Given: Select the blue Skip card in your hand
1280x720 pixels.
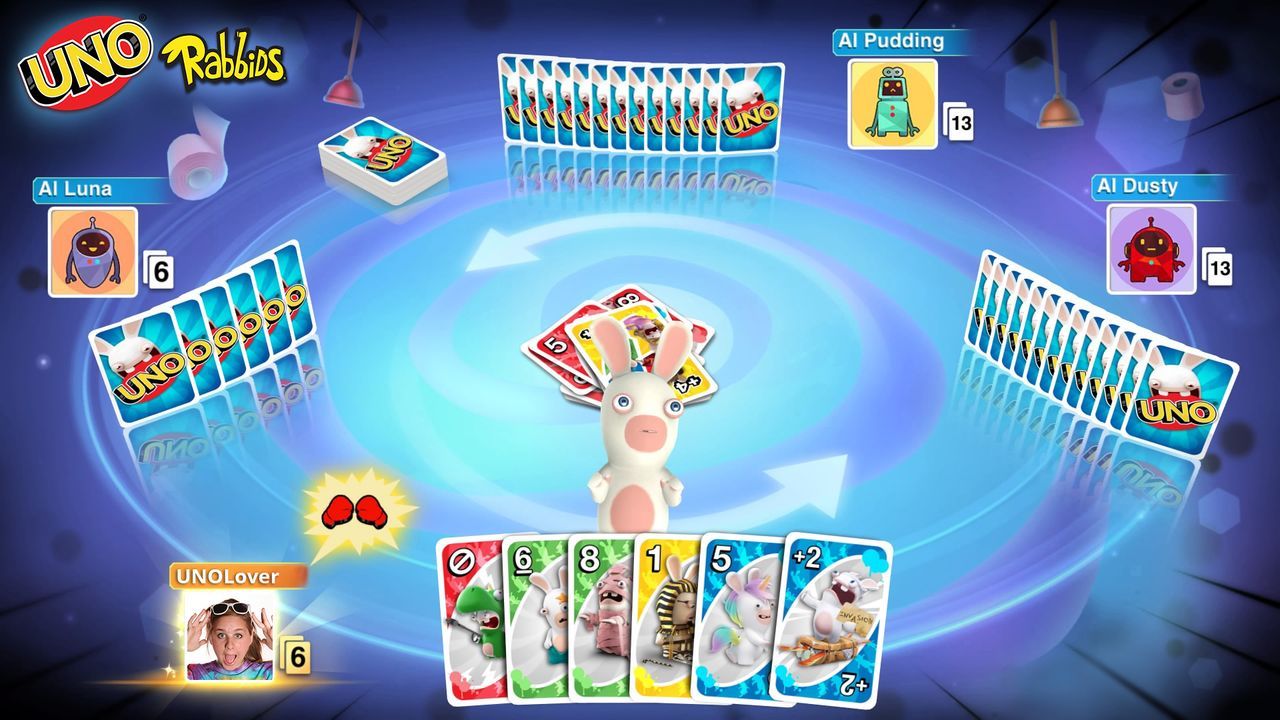Looking at the screenshot, I should tap(470, 620).
